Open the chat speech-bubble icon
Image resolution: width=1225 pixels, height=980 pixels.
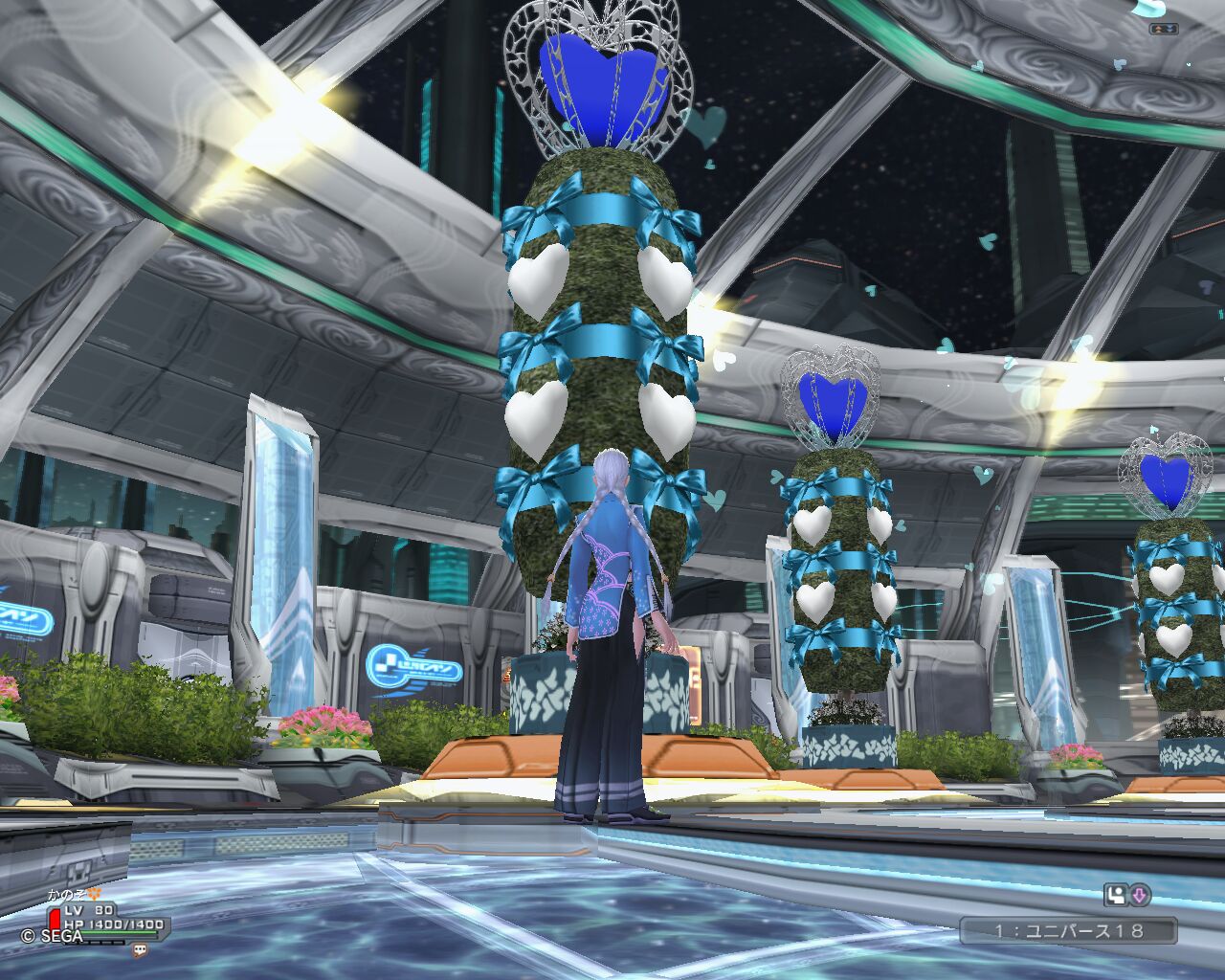(x=141, y=950)
